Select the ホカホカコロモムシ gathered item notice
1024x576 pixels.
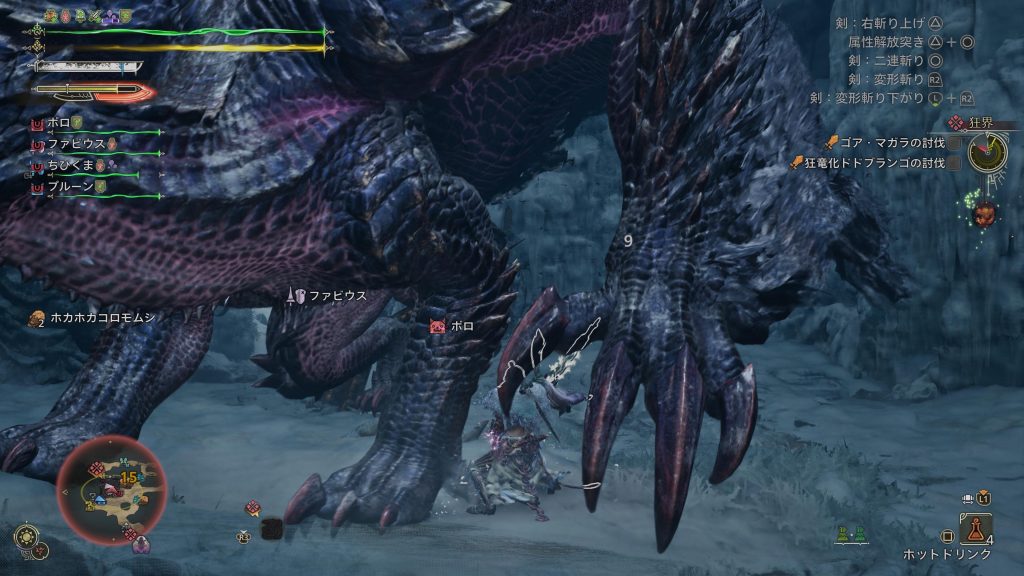click(95, 318)
